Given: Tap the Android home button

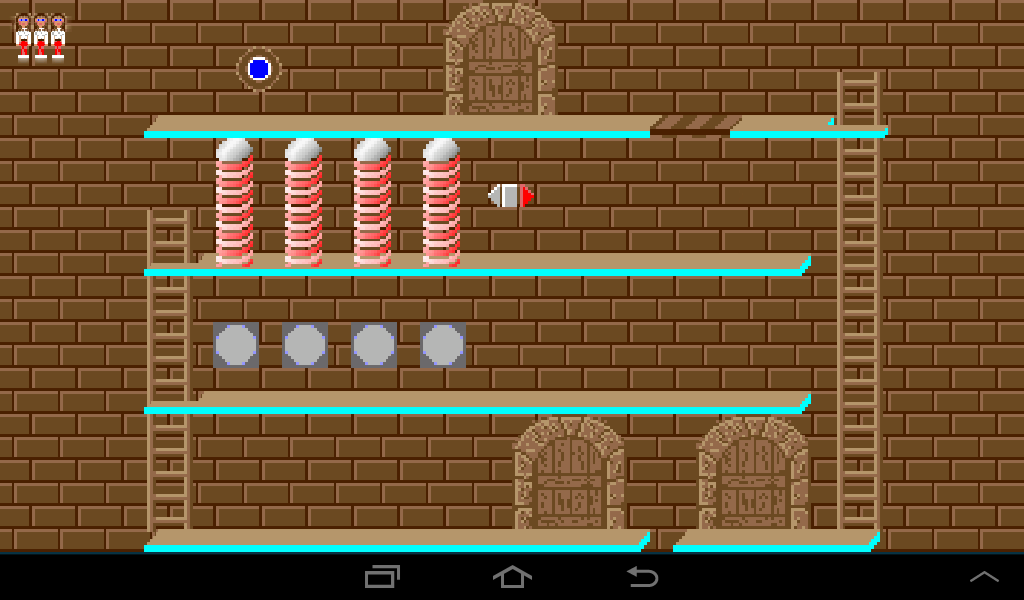Looking at the screenshot, I should click(x=512, y=577).
